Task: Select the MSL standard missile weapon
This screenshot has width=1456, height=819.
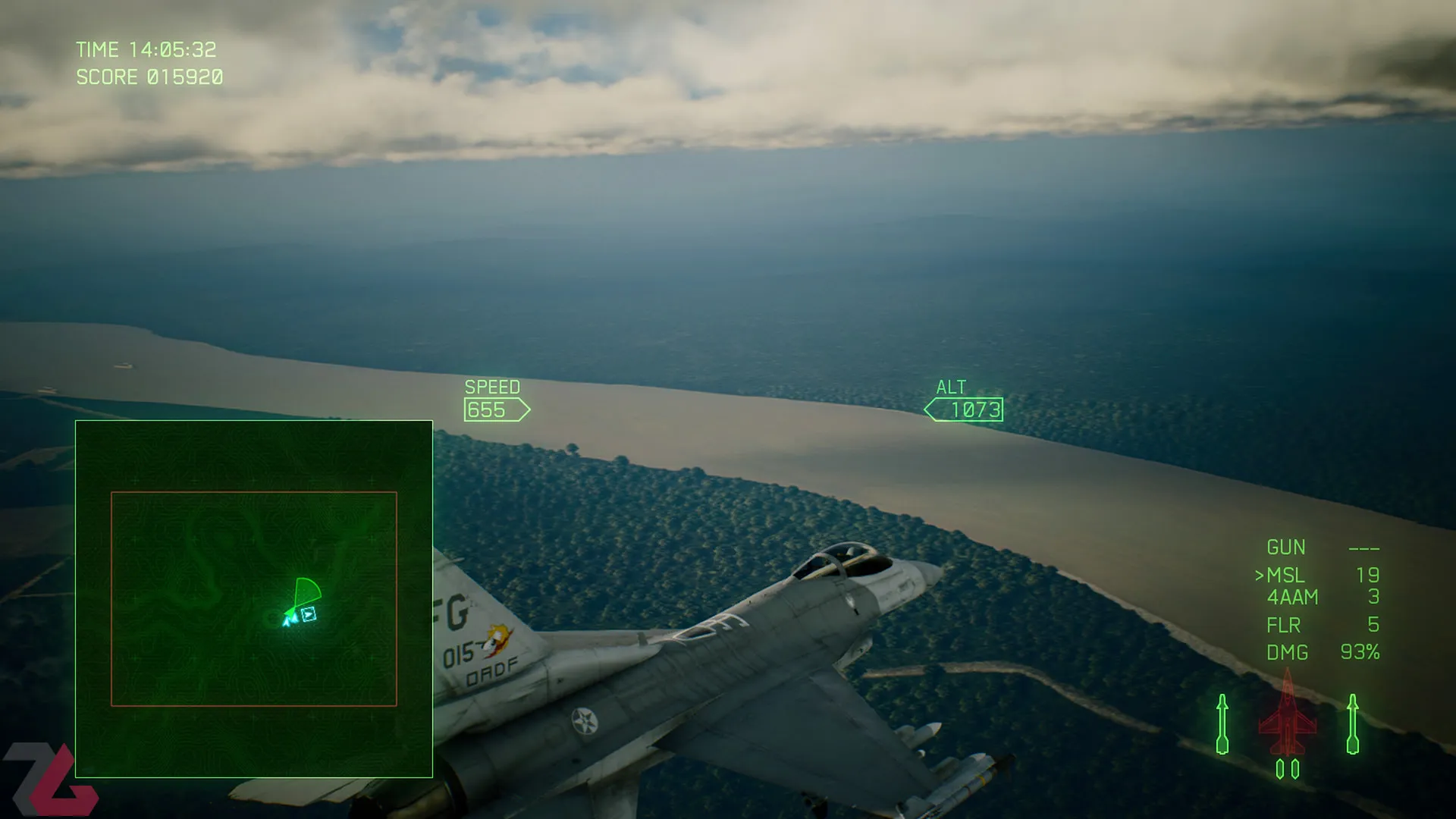Action: pyautogui.click(x=1285, y=576)
